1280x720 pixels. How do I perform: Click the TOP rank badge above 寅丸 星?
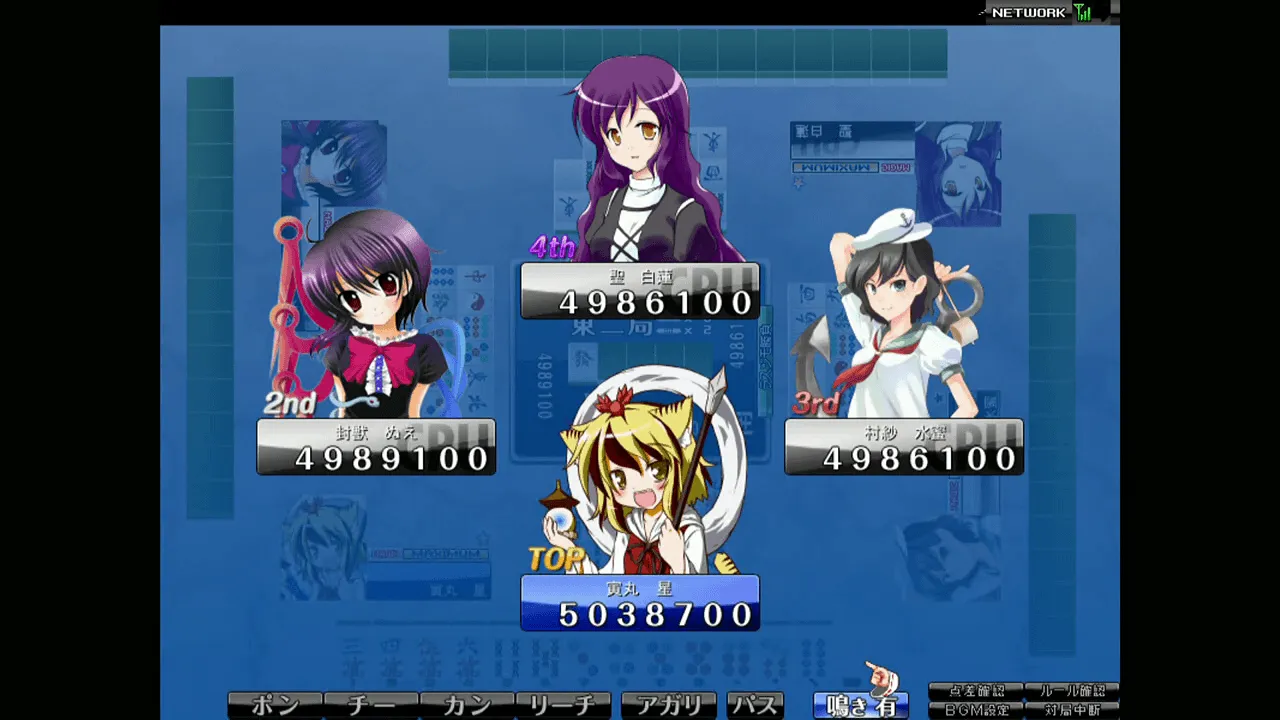pos(553,560)
